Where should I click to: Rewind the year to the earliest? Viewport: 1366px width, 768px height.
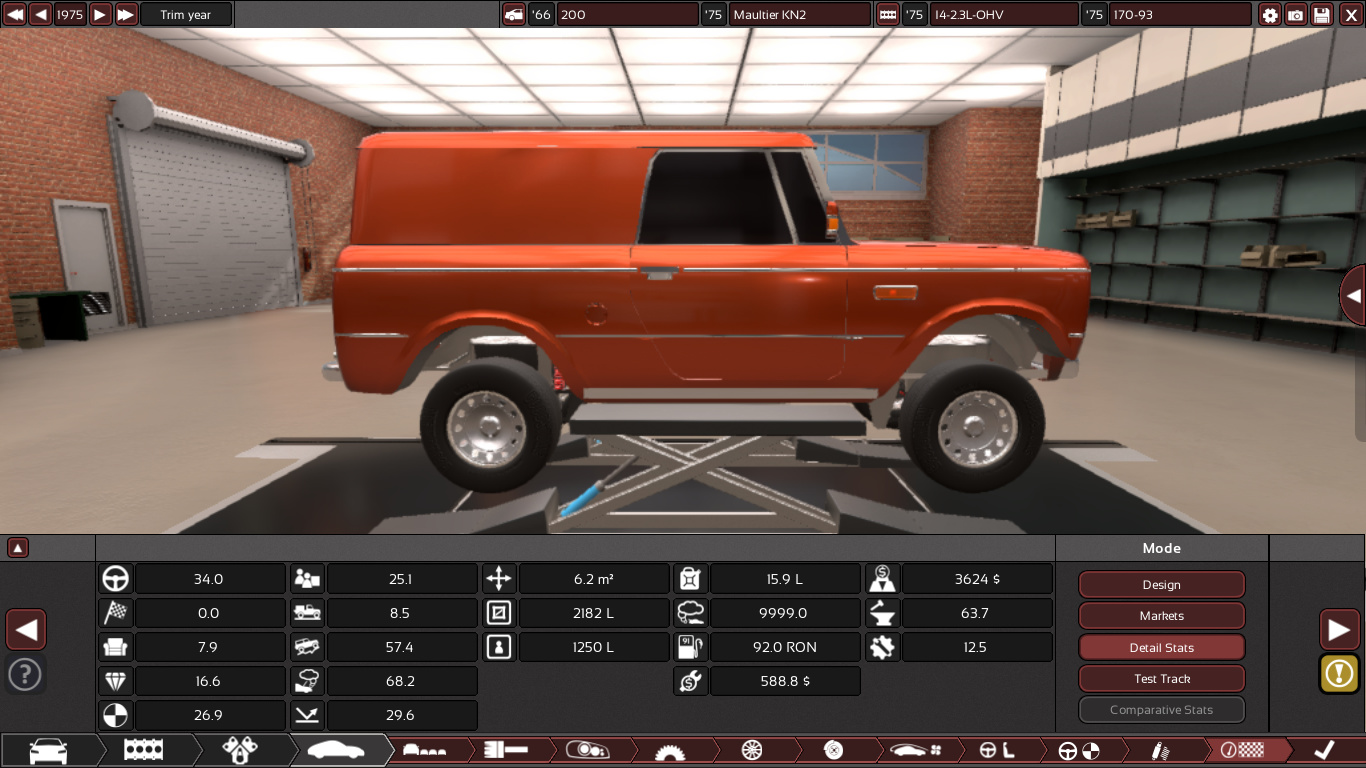point(15,15)
